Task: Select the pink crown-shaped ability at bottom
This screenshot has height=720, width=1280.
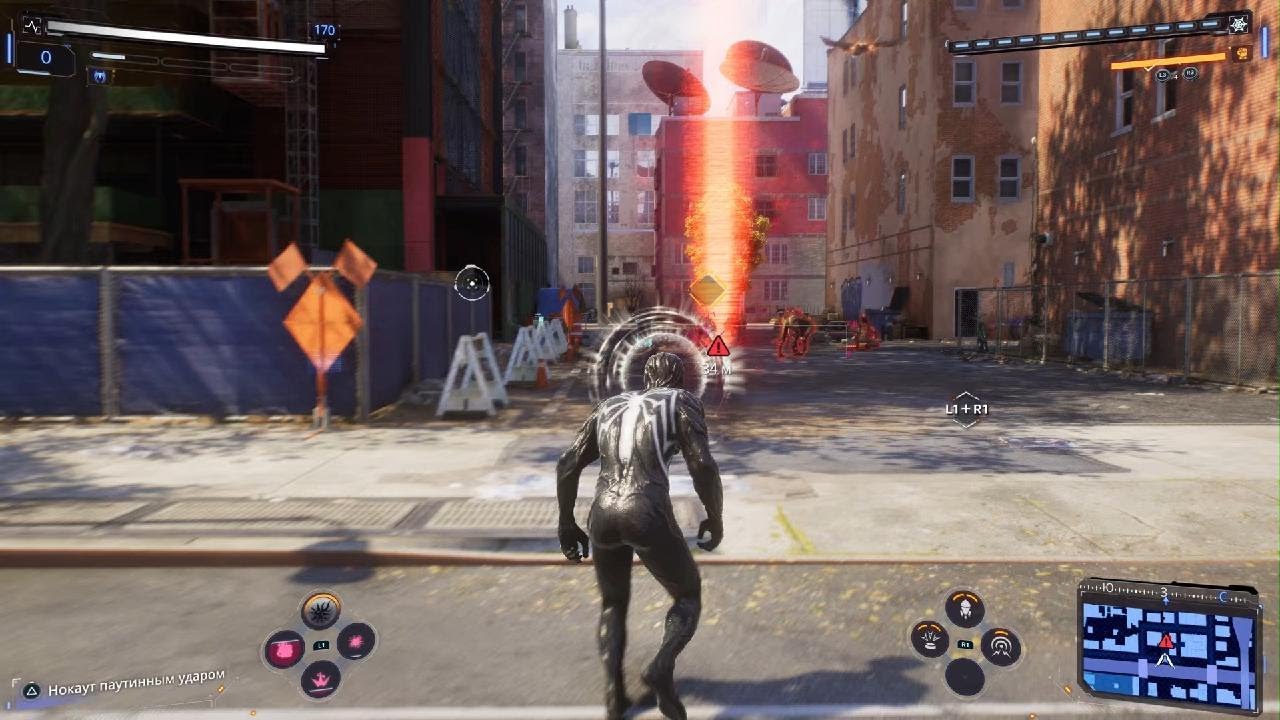Action: (320, 680)
